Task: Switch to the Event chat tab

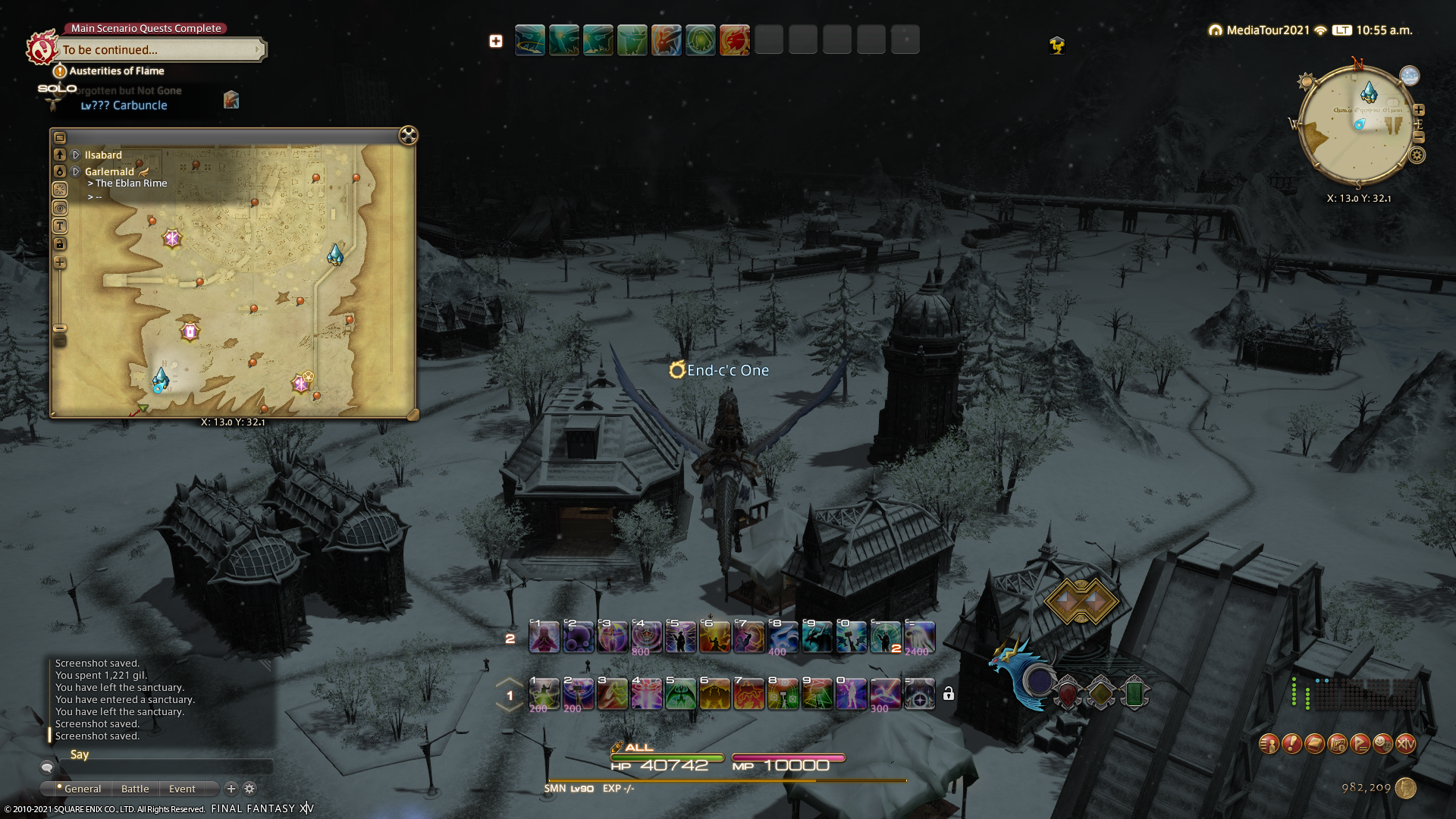Action: 182,789
